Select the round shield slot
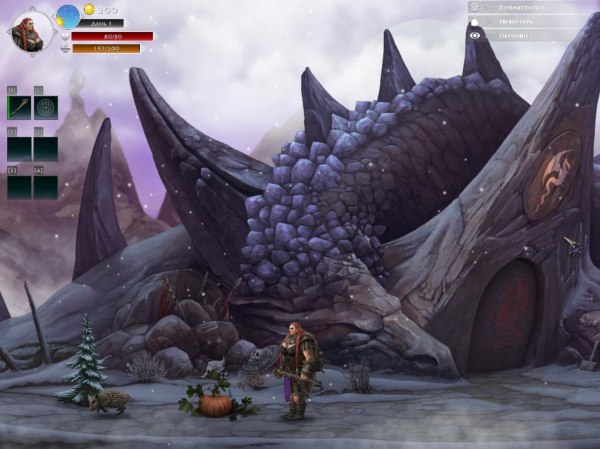Image resolution: width=600 pixels, height=449 pixels. [46, 108]
